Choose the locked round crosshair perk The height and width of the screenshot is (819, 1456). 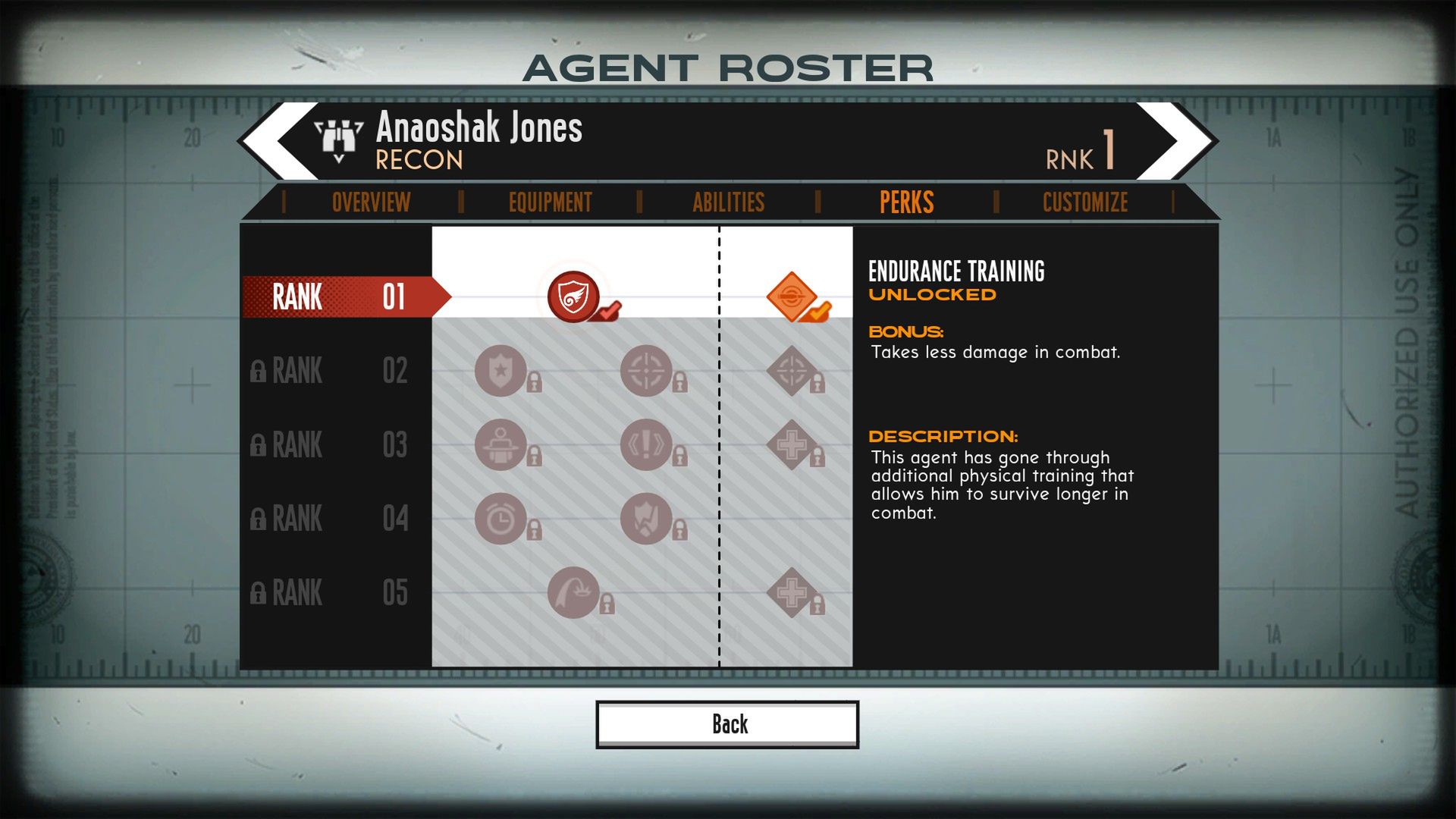tap(646, 371)
